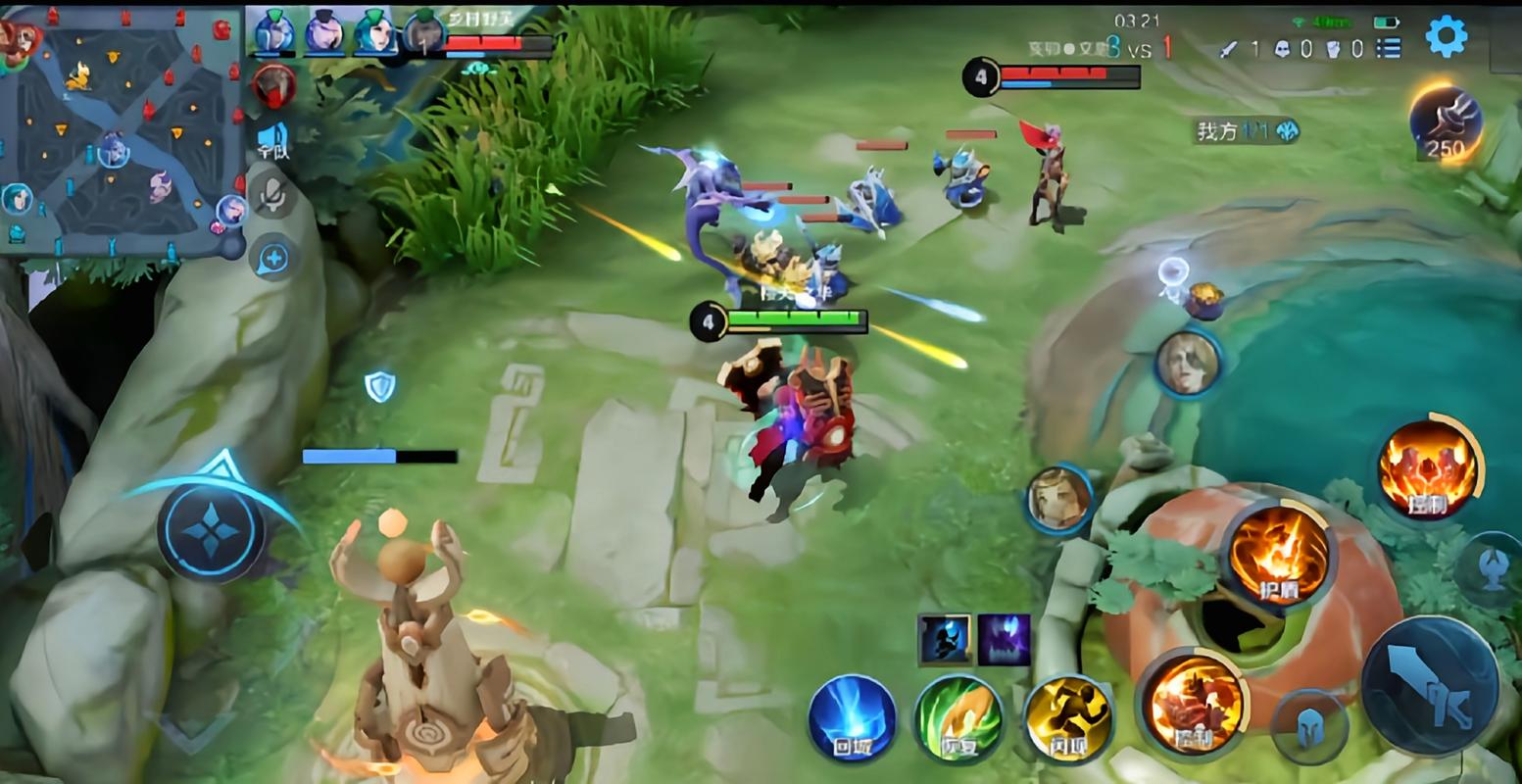Tap the target-tower button above the attack button
Viewport: 1522px width, 784px height.
1490,569
